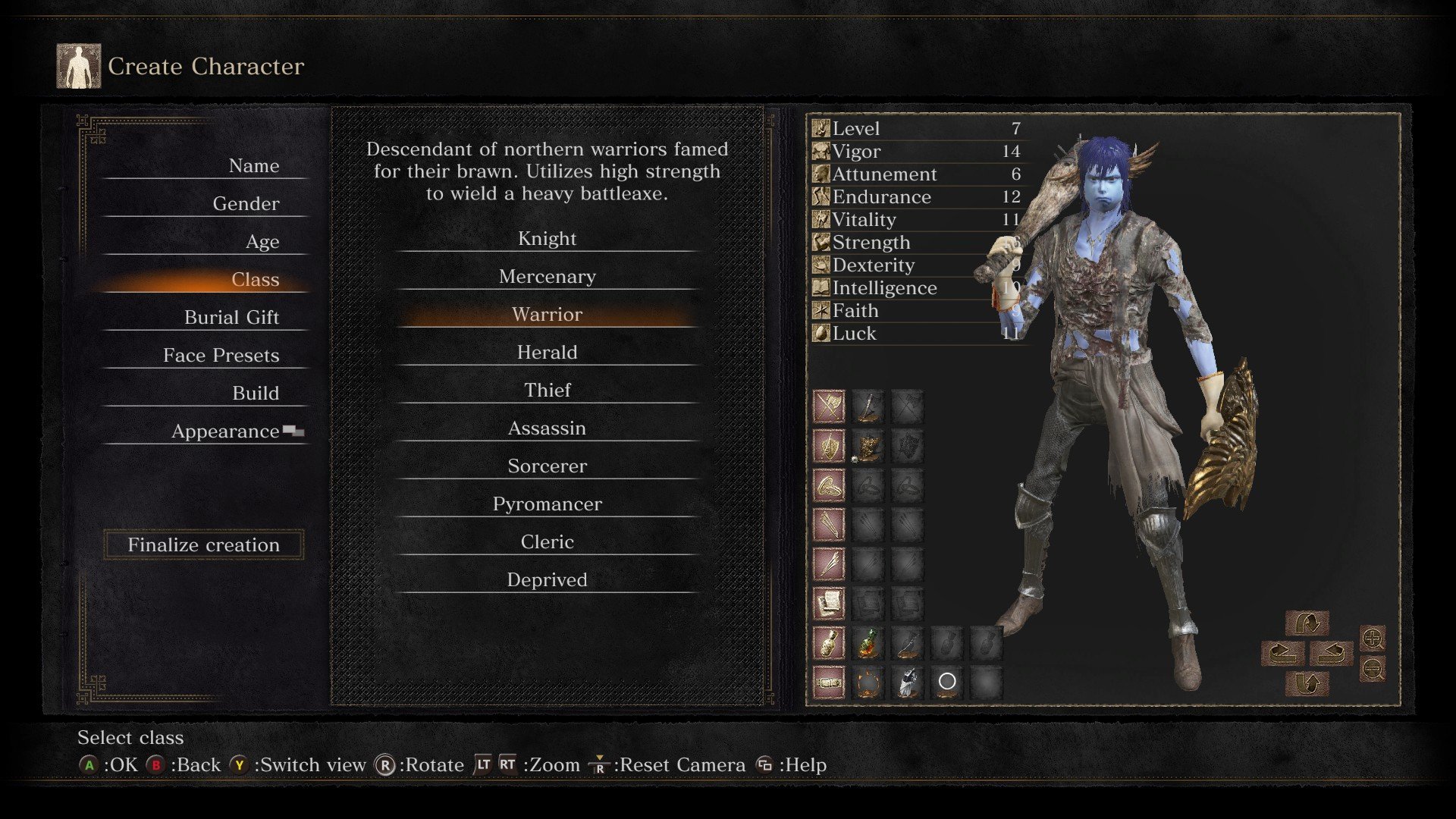Choose the Knight class
Screen dimensions: 1456x819
click(547, 239)
